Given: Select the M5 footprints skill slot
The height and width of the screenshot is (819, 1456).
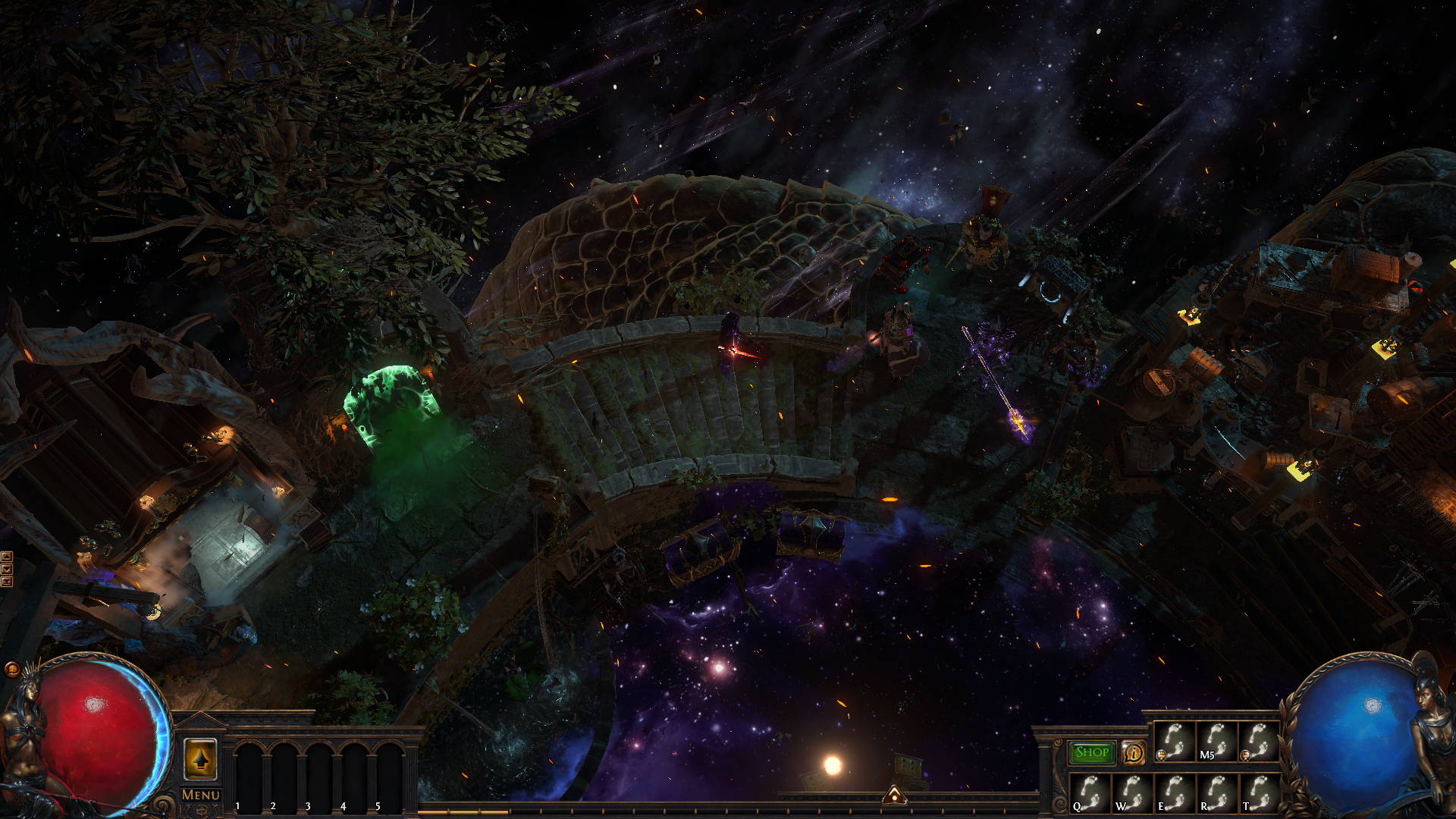Looking at the screenshot, I should click(1216, 742).
